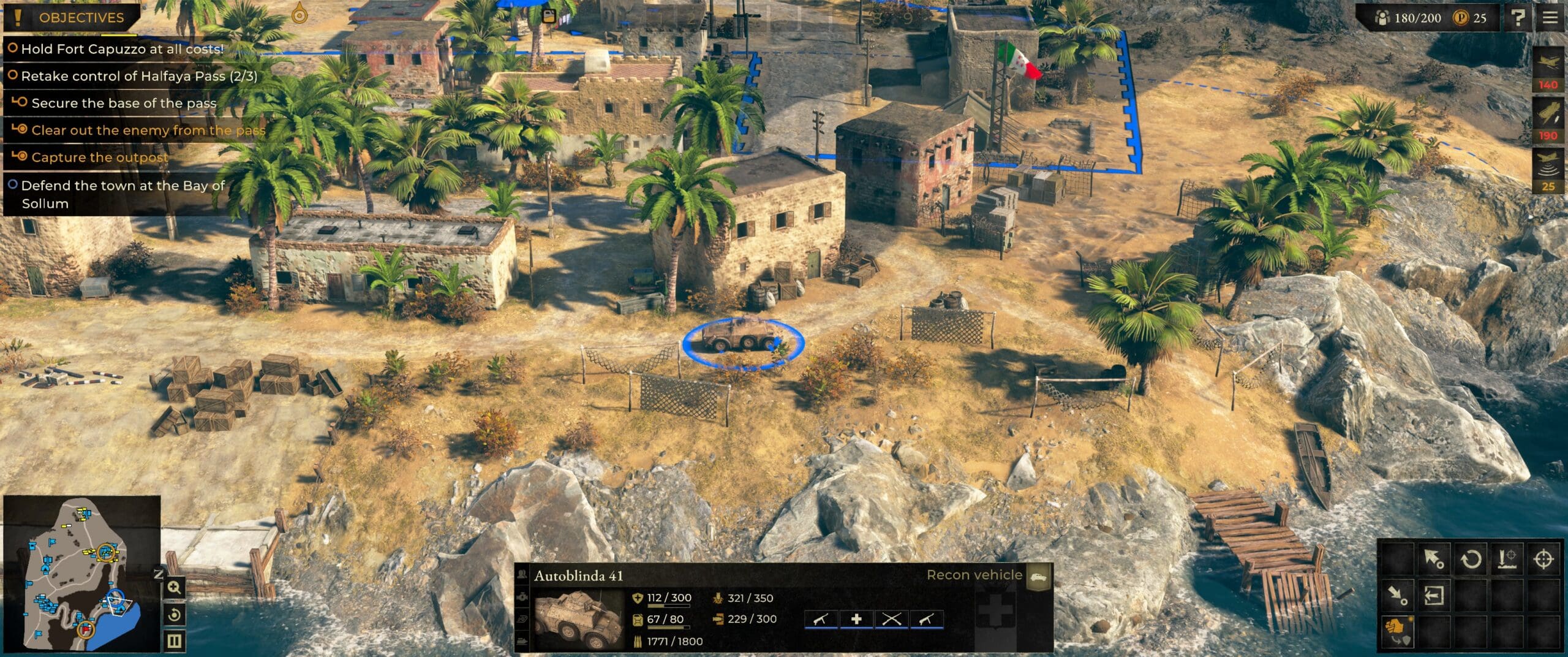Pause the game with the pause button
Screen dimensions: 1568x657
click(x=175, y=641)
